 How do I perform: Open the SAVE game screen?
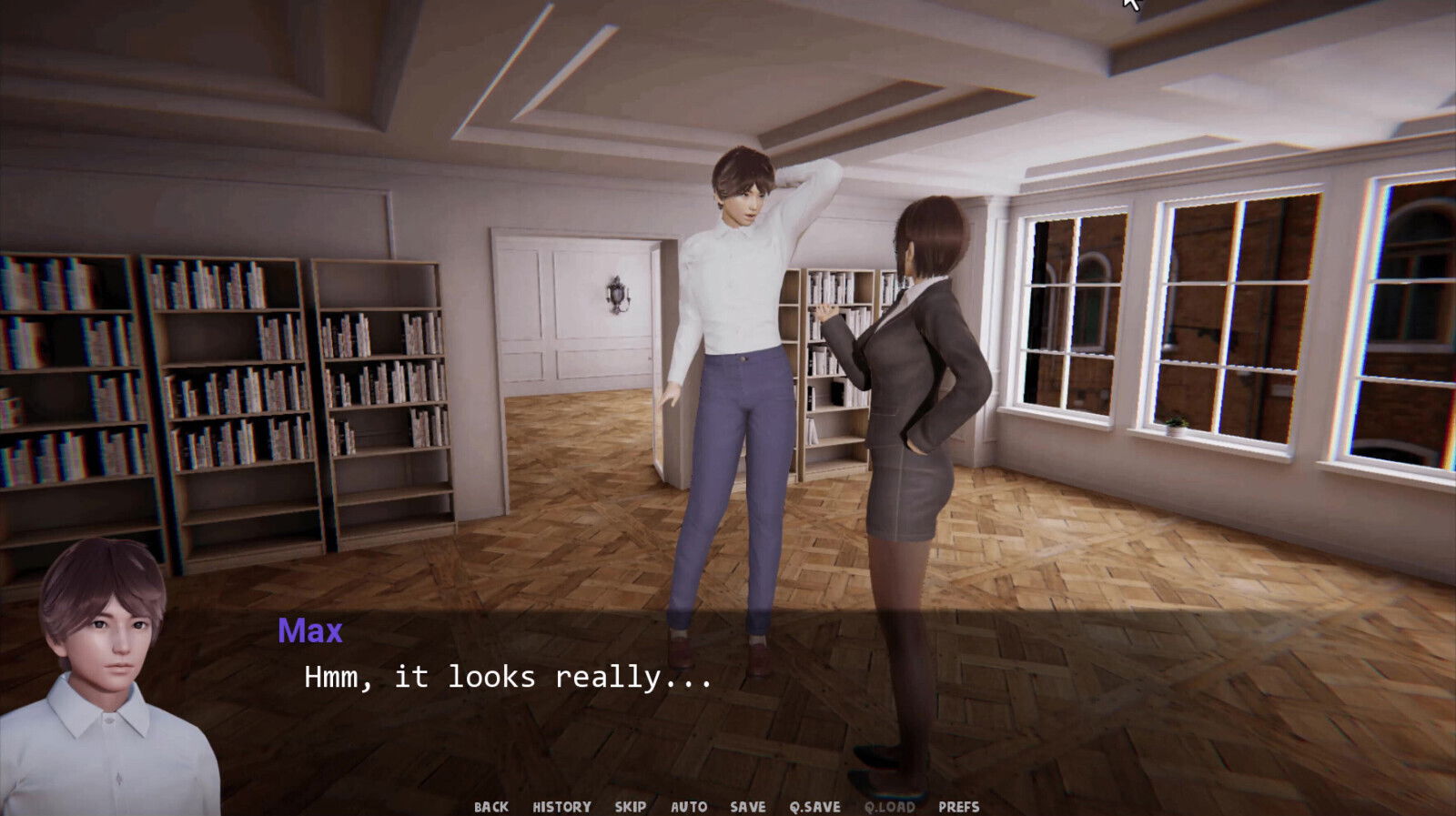click(747, 806)
